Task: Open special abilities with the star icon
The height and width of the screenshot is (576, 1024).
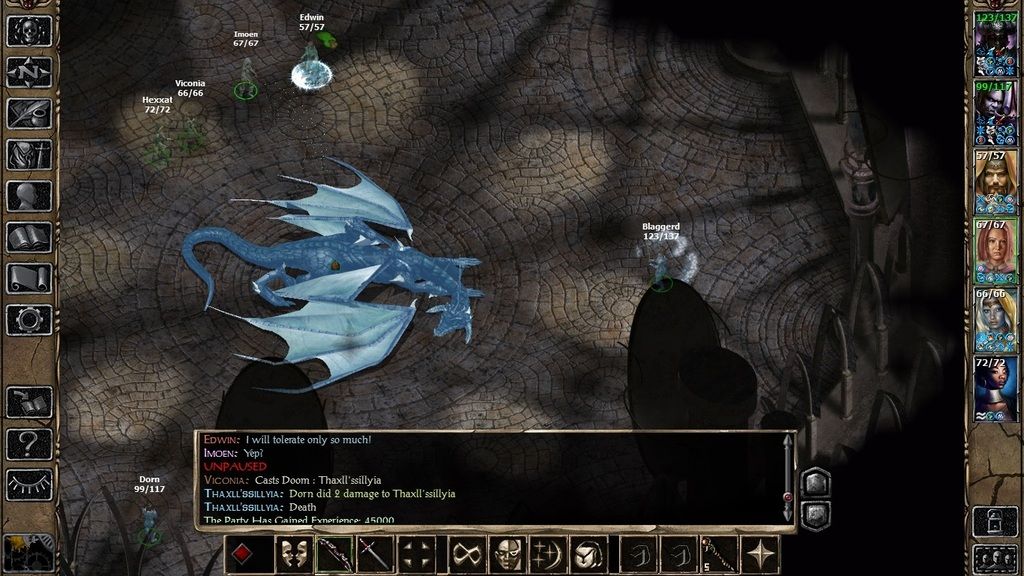Action: click(x=763, y=554)
